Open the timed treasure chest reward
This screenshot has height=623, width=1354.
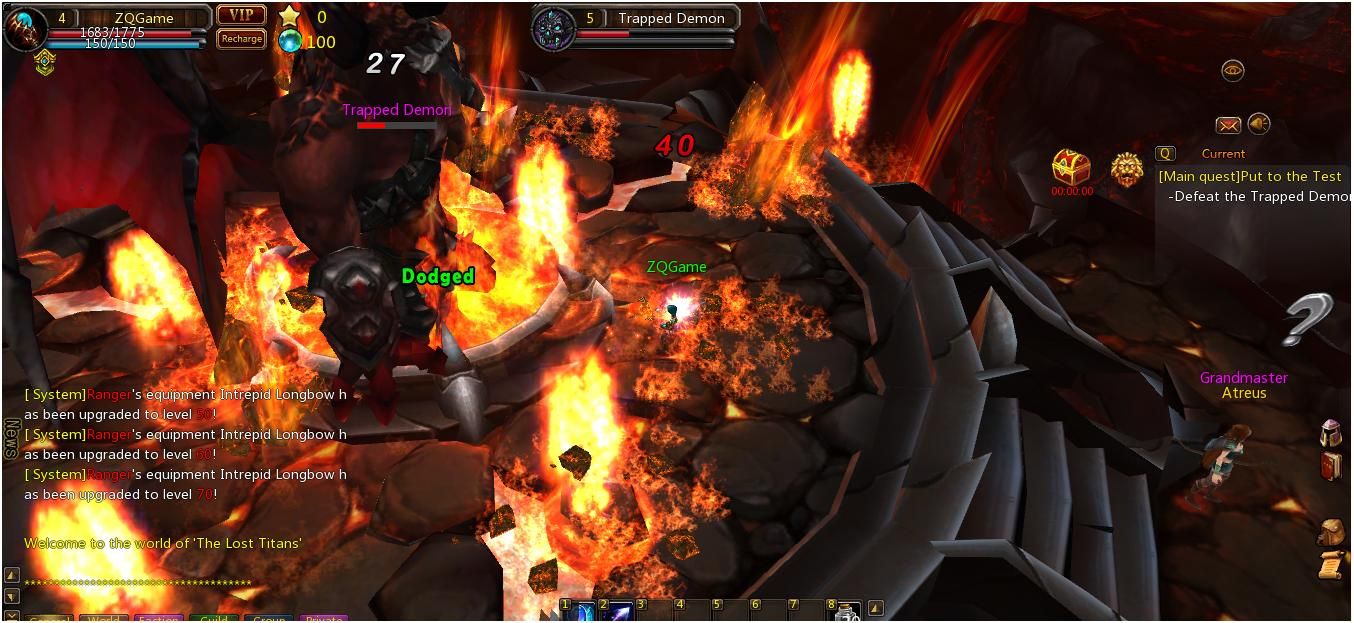click(1071, 167)
